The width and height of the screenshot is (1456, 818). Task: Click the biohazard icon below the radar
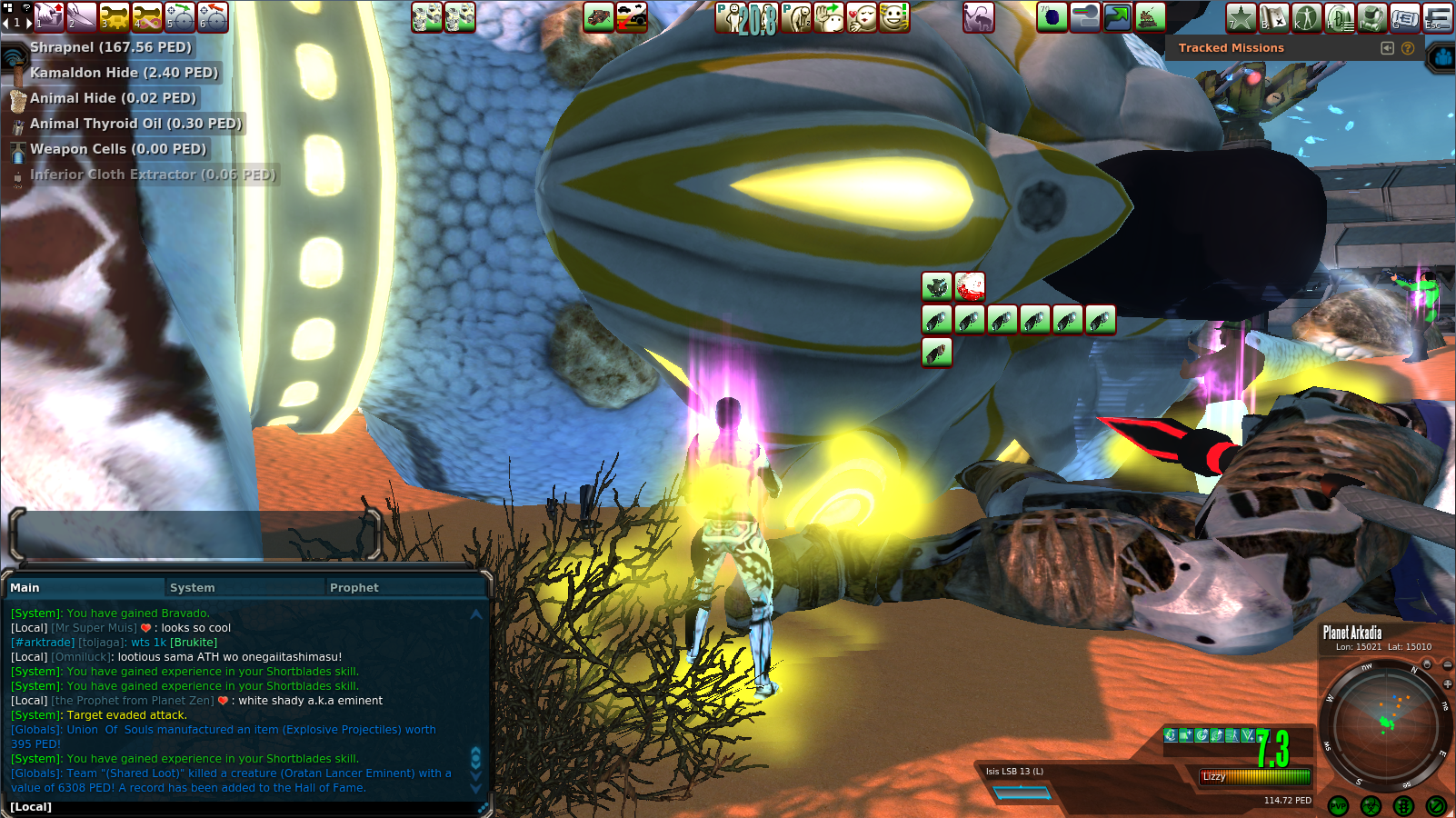1371,805
